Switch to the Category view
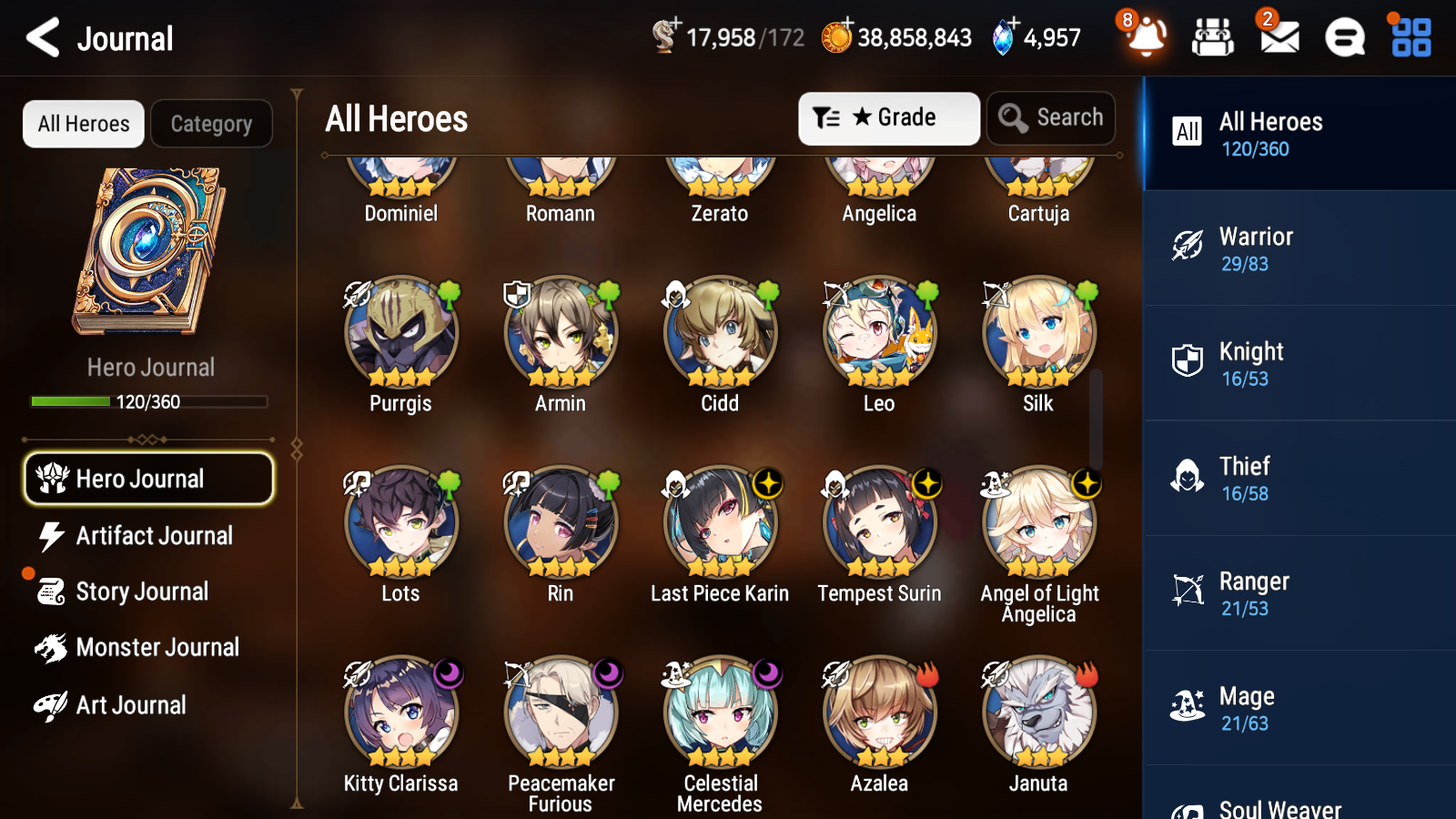This screenshot has width=1456, height=819. (211, 124)
